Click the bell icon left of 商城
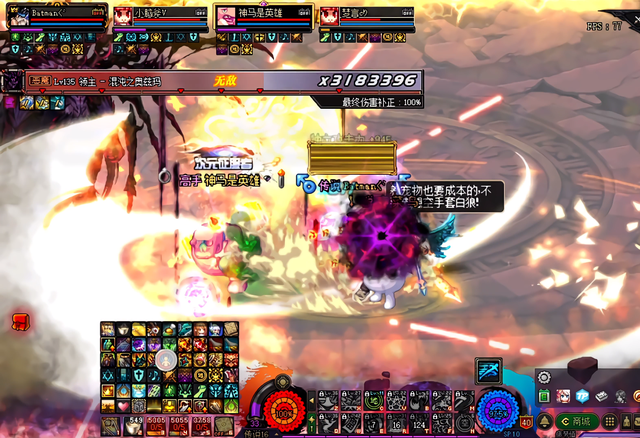Image resolution: width=640 pixels, height=438 pixels. tap(544, 423)
